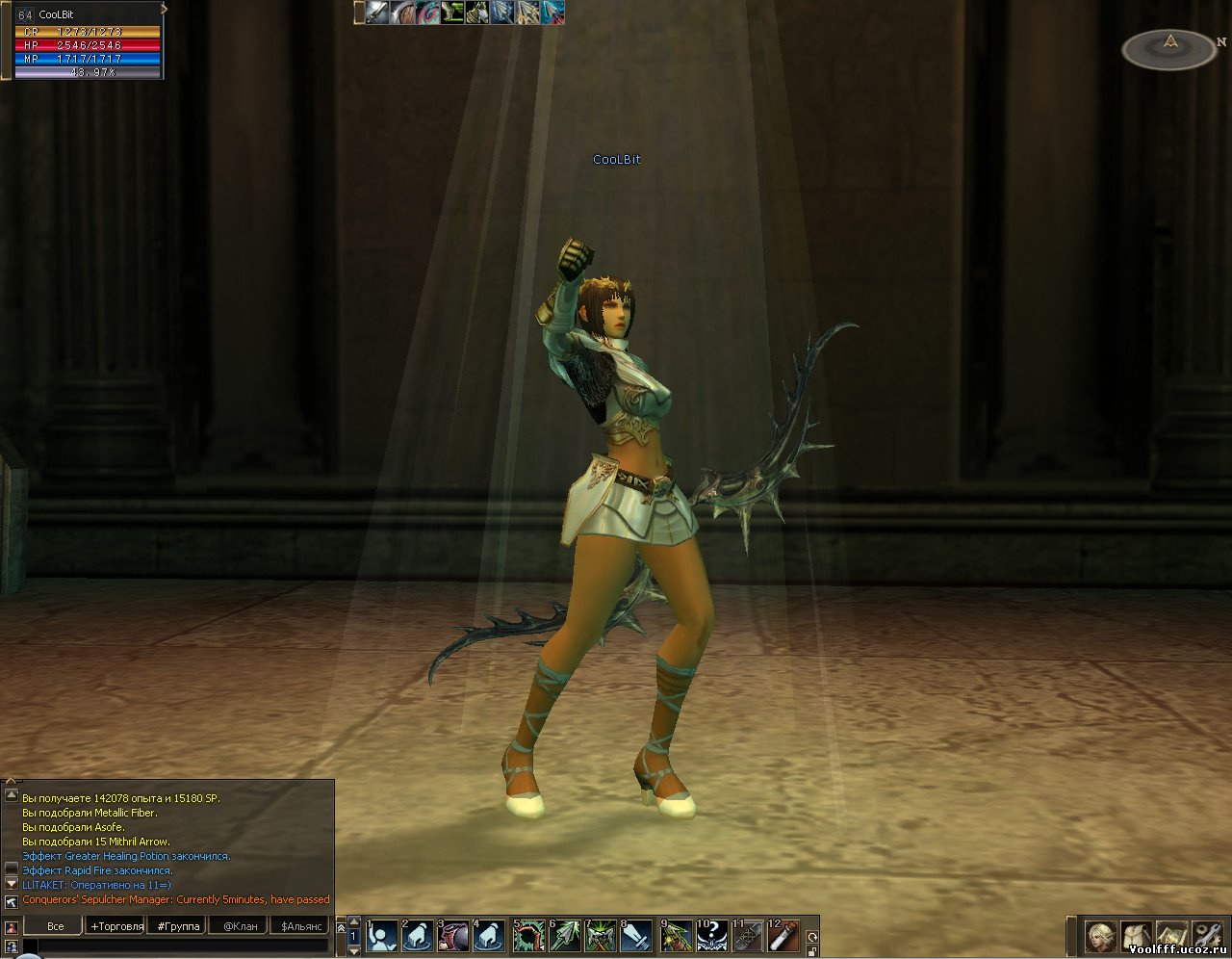Select the #Группа party chat tab

pos(178,926)
